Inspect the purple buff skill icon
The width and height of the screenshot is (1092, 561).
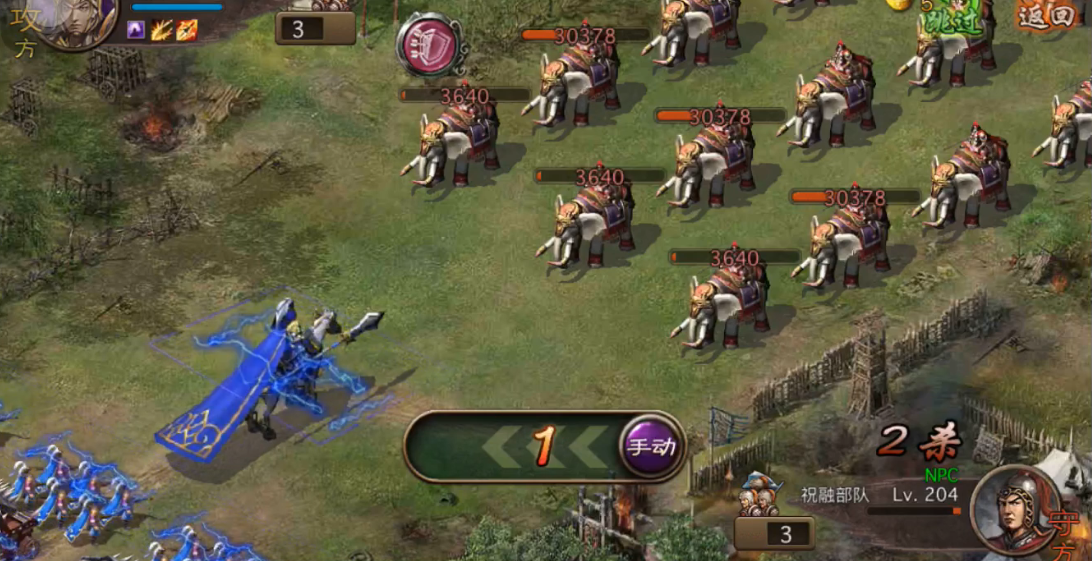coord(136,30)
